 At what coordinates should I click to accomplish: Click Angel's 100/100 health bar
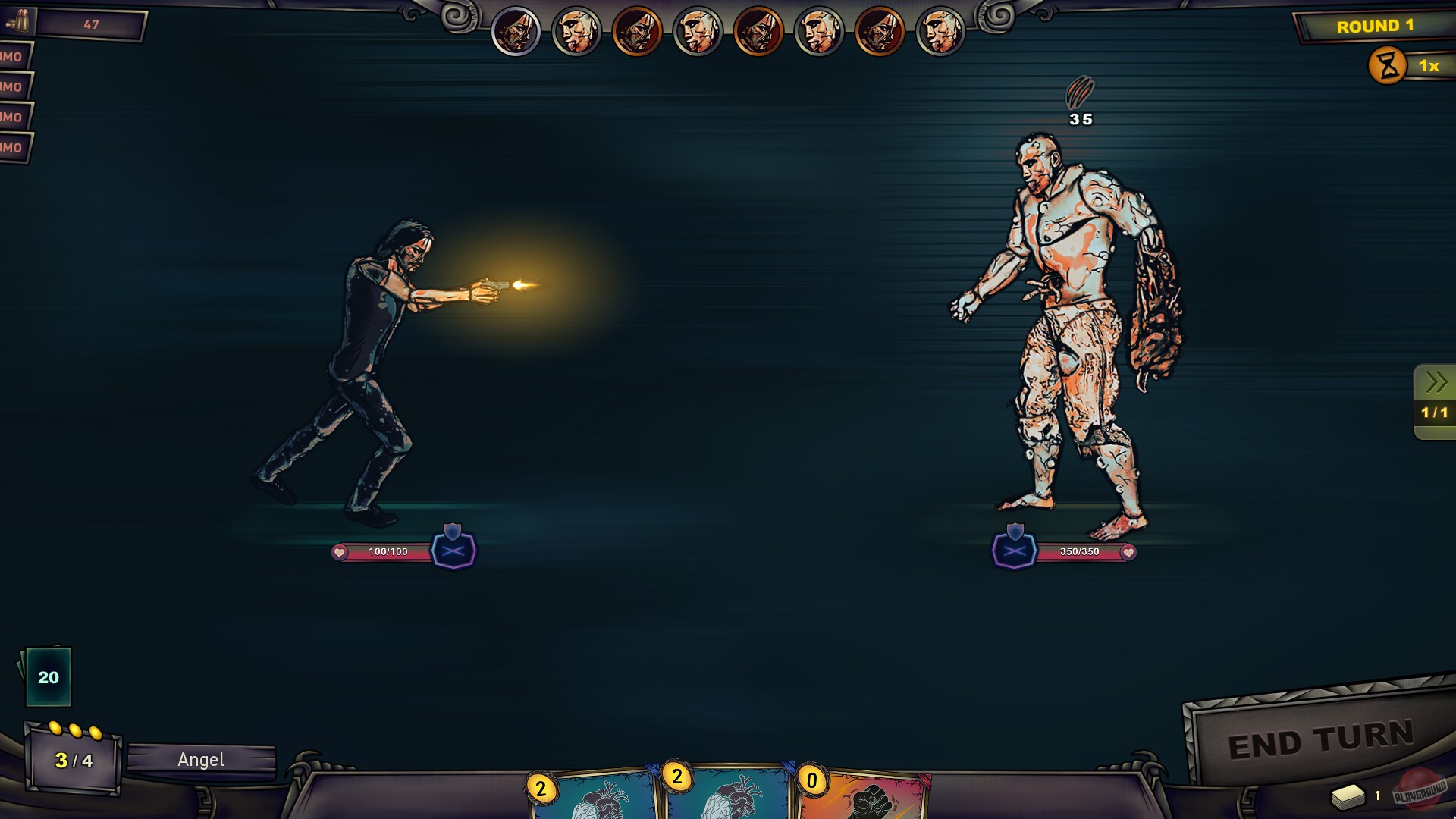tap(388, 551)
